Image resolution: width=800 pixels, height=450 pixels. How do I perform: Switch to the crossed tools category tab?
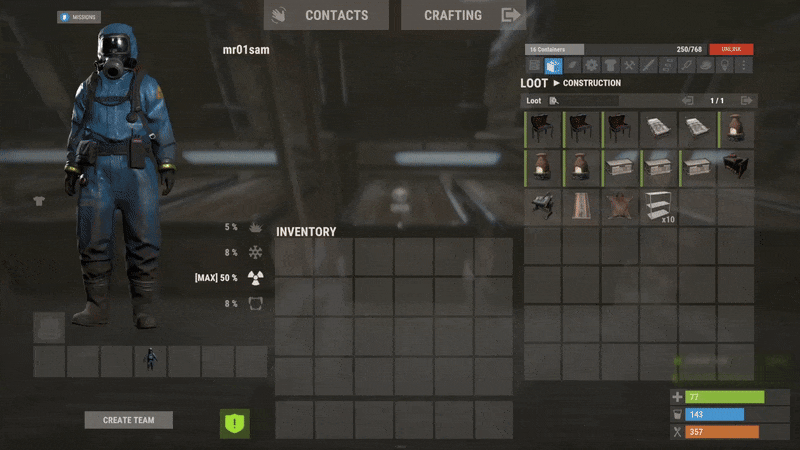click(630, 66)
